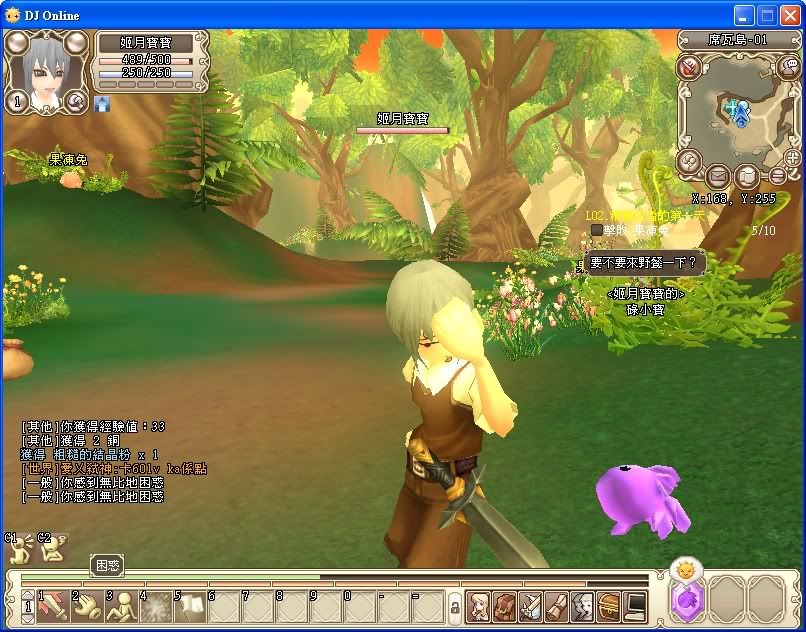Viewport: 806px width, 632px height.
Task: Activate the hotbar slot 2 skill
Action: 88,606
